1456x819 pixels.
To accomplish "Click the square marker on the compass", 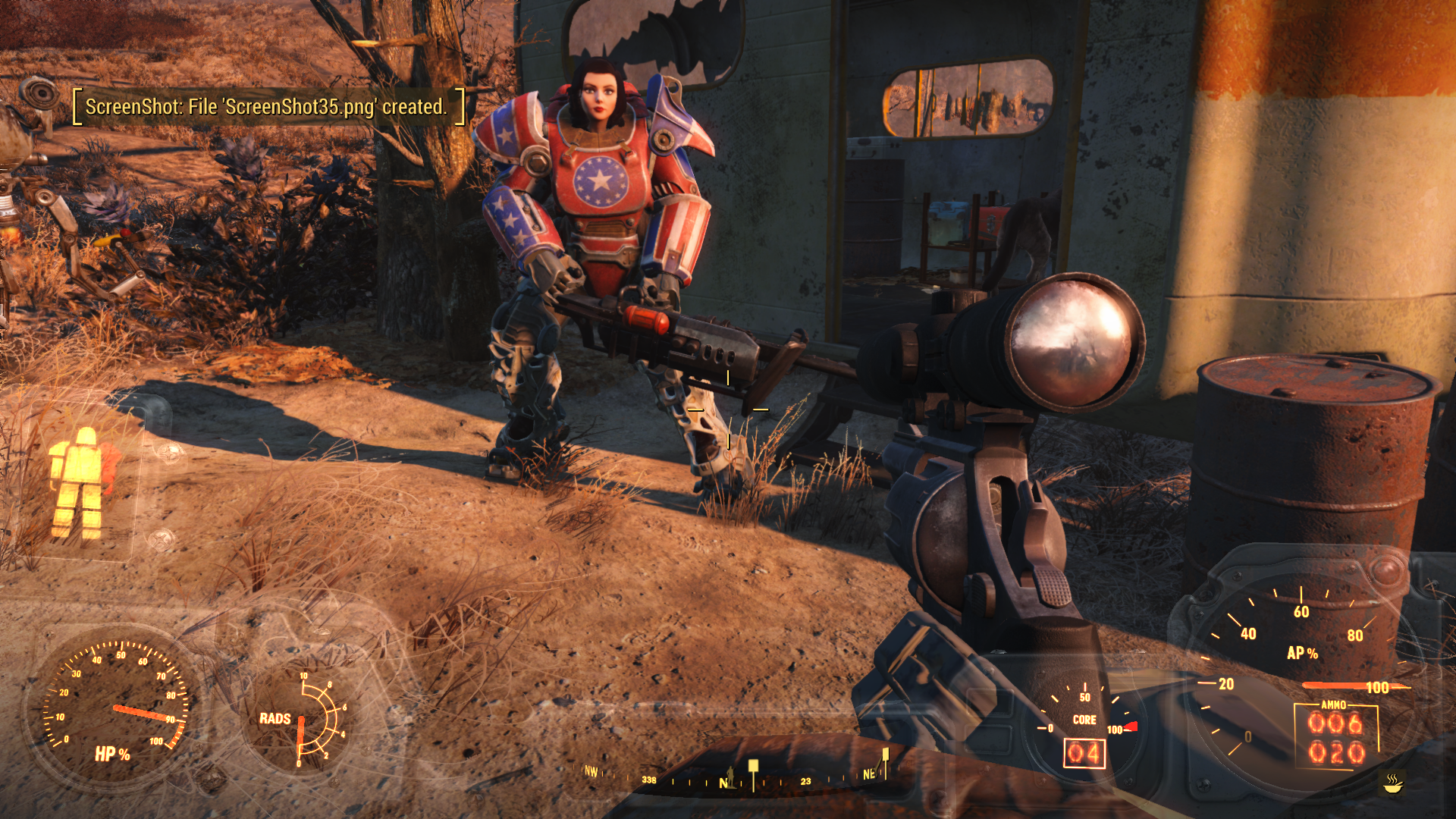I will pos(753,765).
